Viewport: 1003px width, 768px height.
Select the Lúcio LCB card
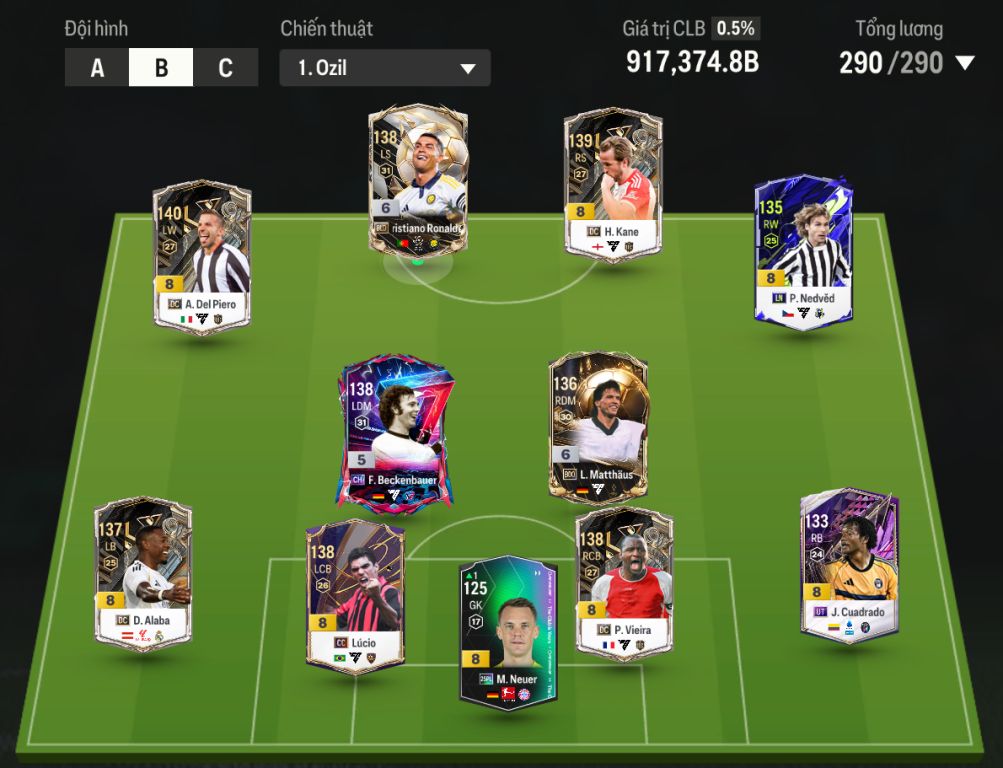(x=354, y=594)
